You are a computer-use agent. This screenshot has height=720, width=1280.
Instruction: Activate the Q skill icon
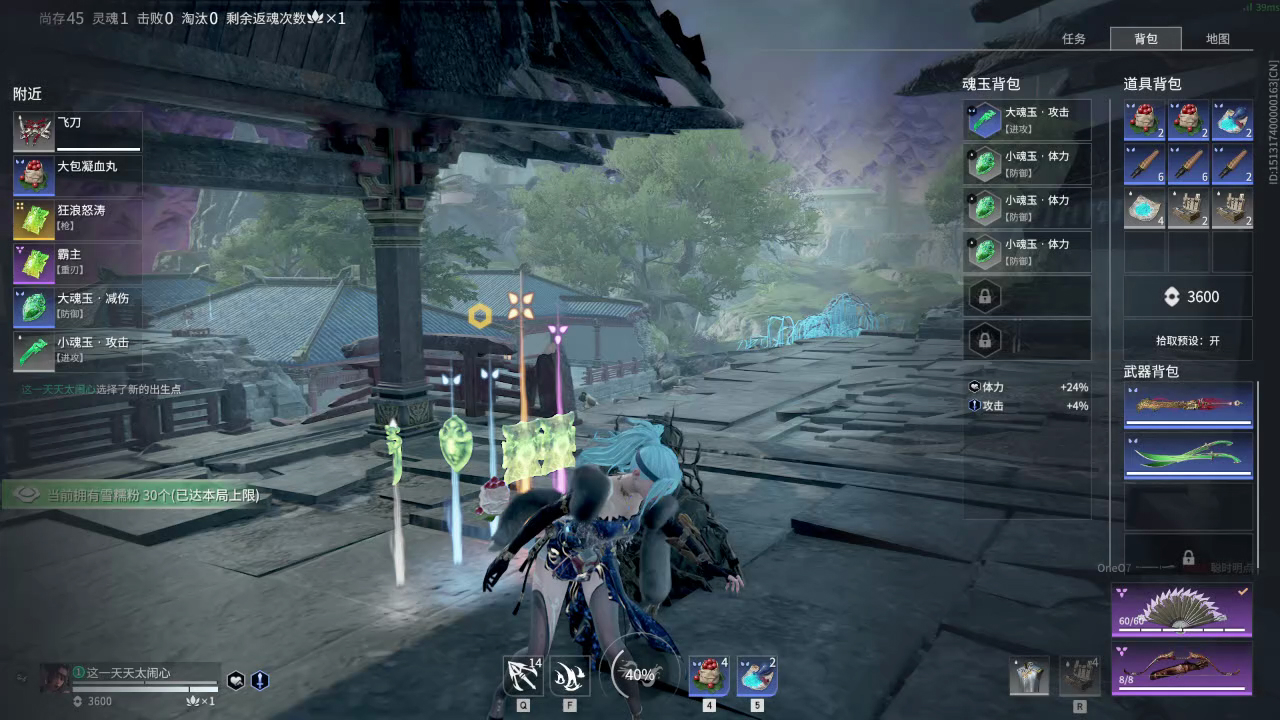pyautogui.click(x=523, y=676)
